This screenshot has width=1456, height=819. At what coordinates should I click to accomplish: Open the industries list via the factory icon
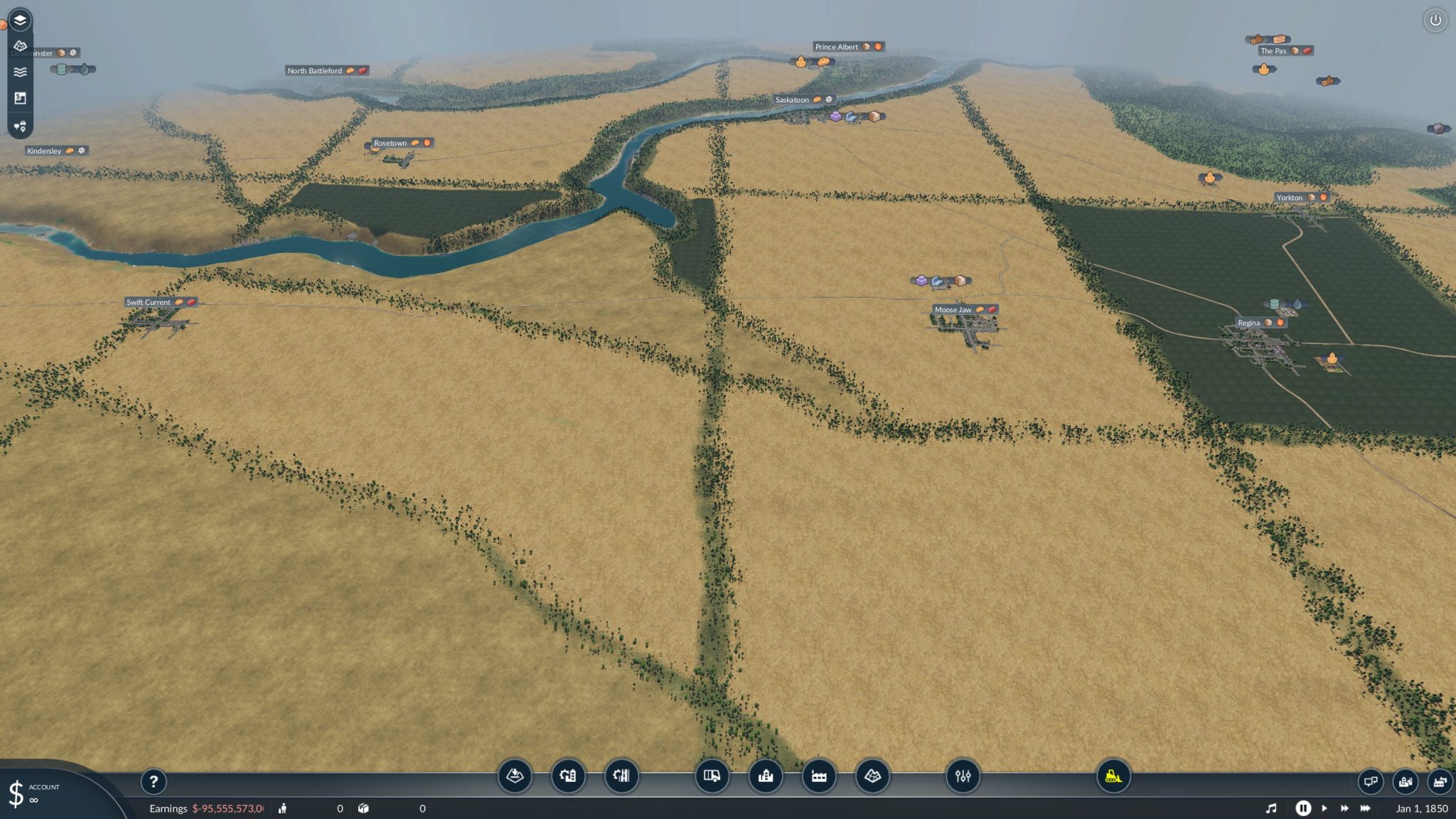(818, 777)
